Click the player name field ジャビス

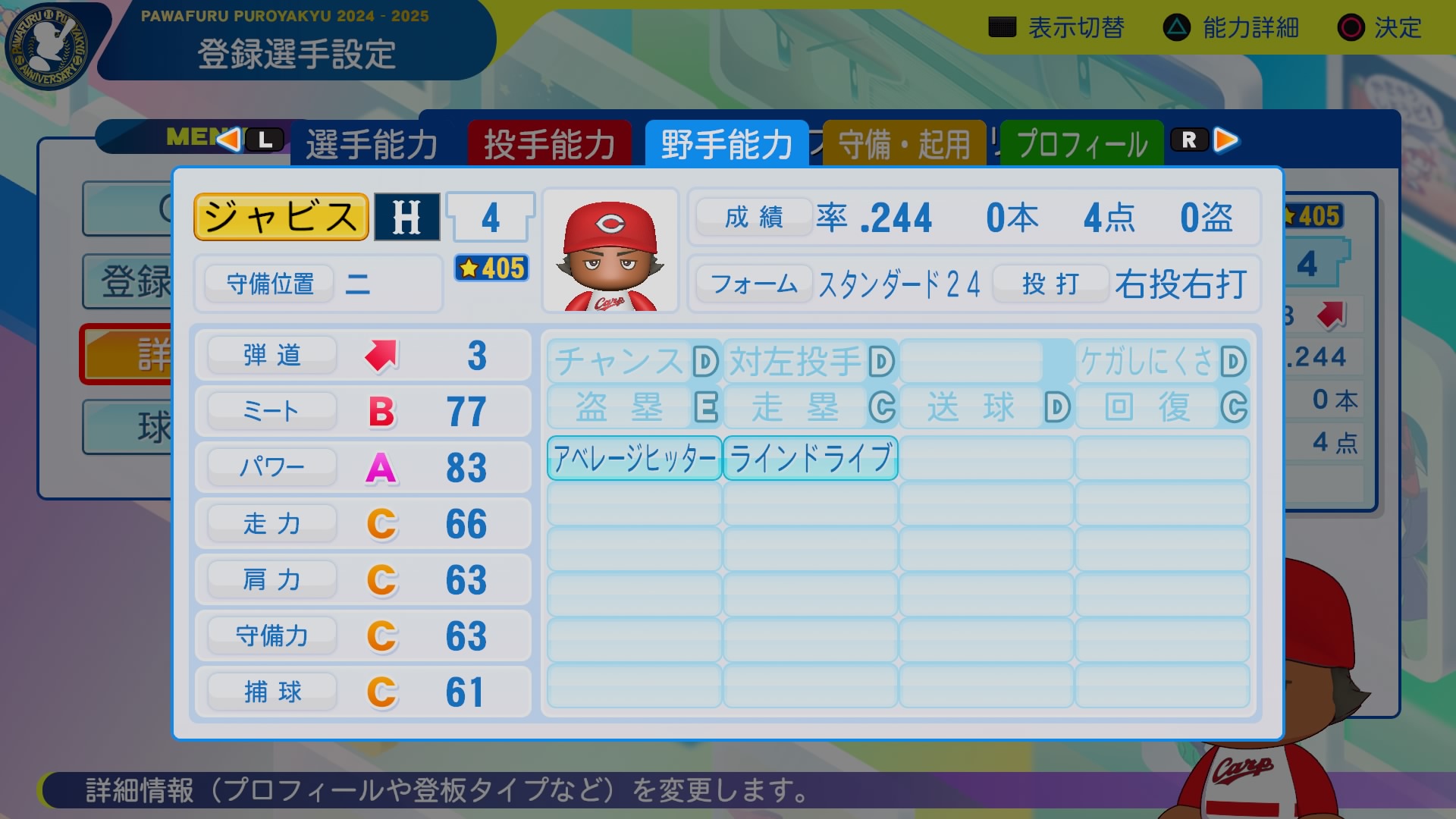click(281, 216)
